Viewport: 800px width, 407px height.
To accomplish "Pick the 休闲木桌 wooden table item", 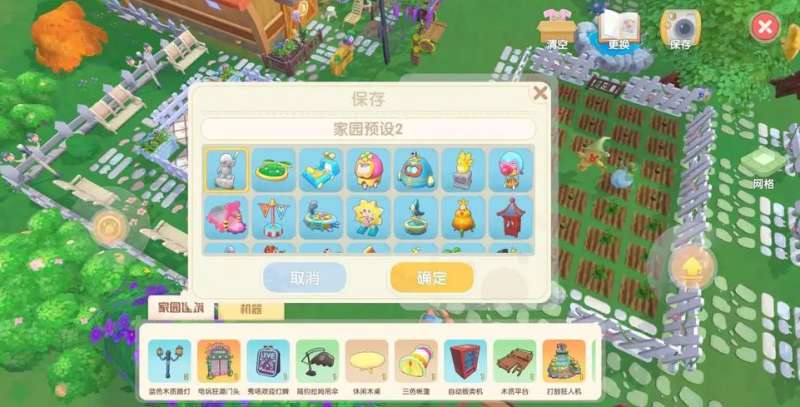I will [x=366, y=364].
